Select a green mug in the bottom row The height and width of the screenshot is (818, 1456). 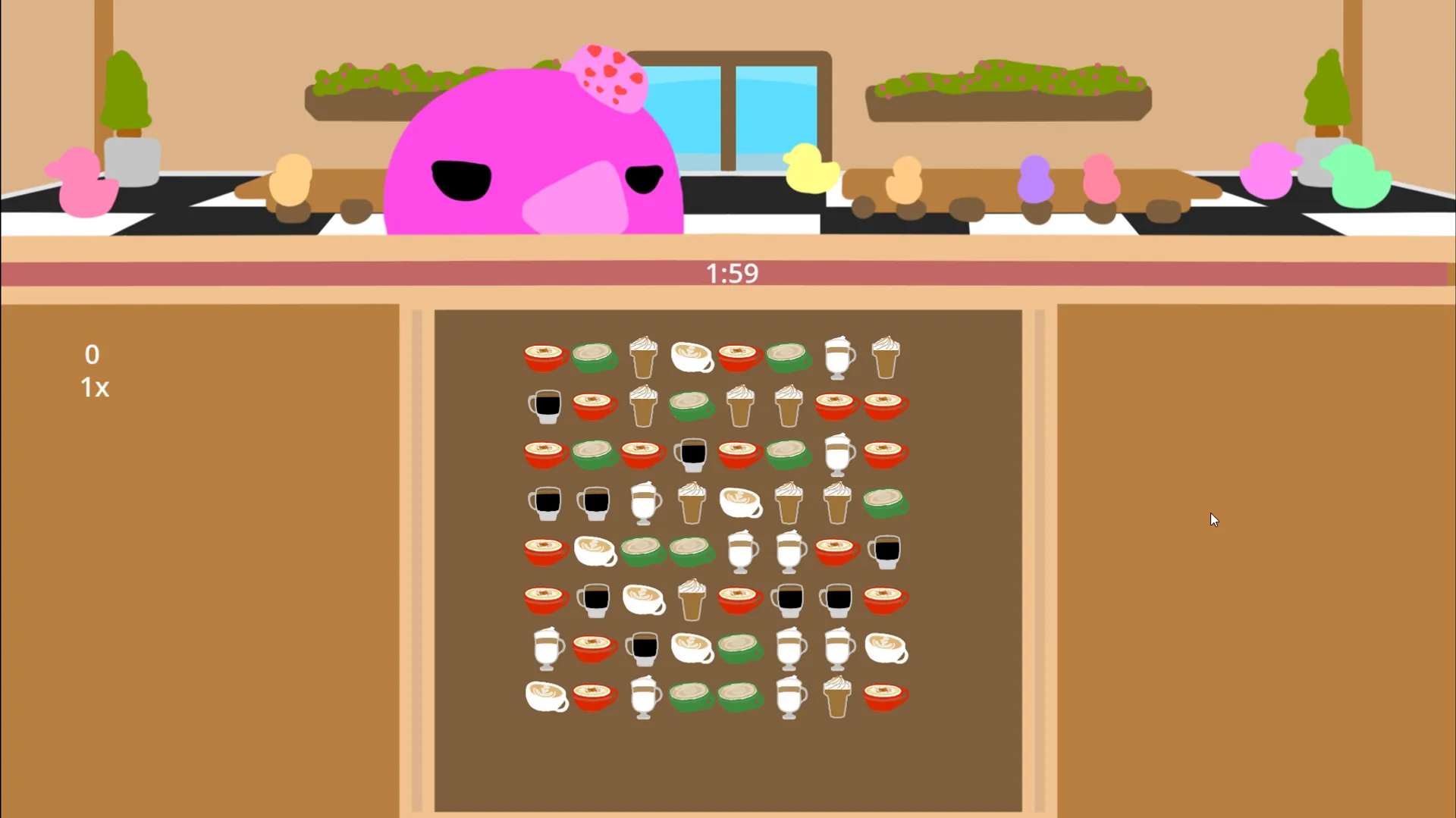point(692,697)
